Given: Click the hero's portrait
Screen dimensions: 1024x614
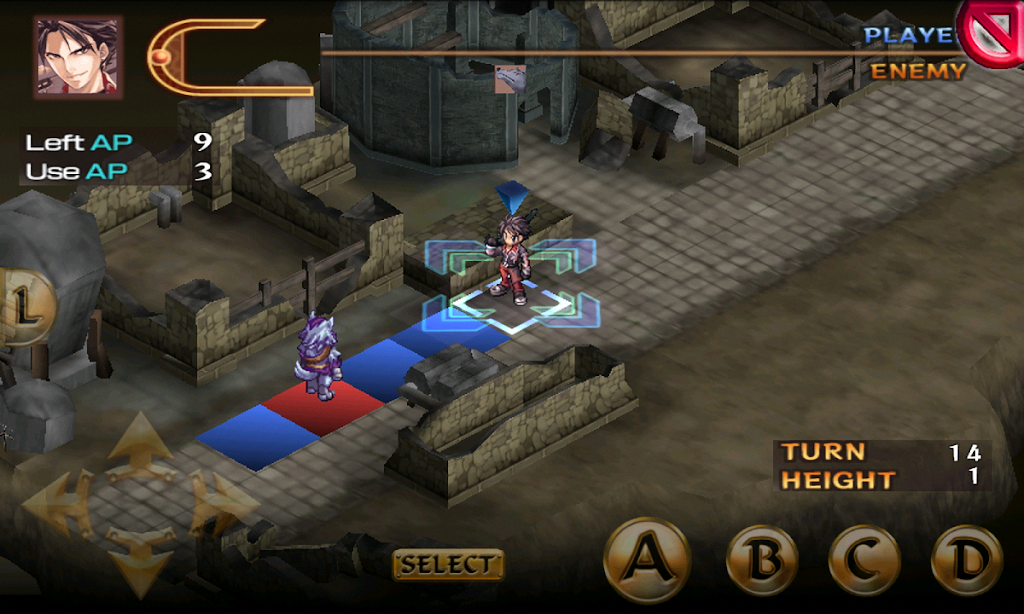Looking at the screenshot, I should pos(78,56).
